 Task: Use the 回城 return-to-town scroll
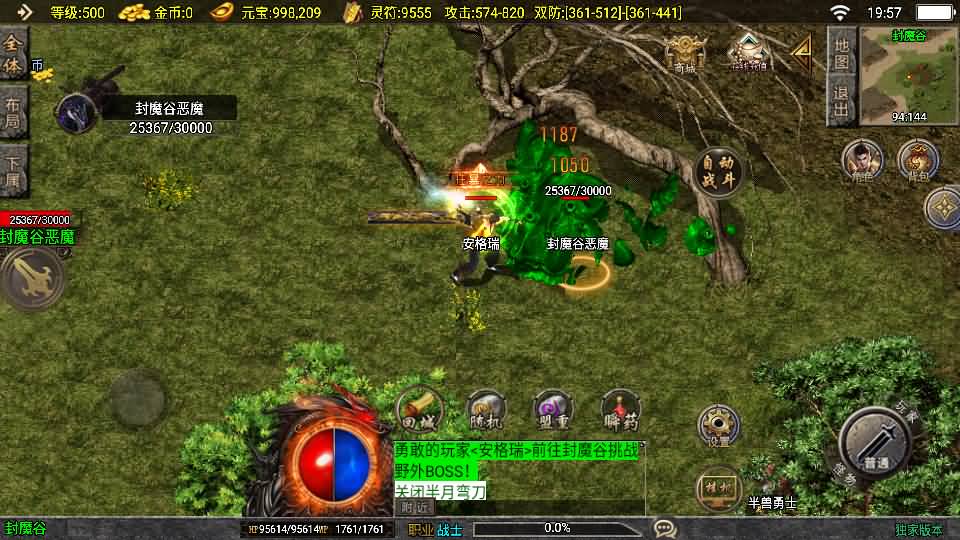click(420, 409)
